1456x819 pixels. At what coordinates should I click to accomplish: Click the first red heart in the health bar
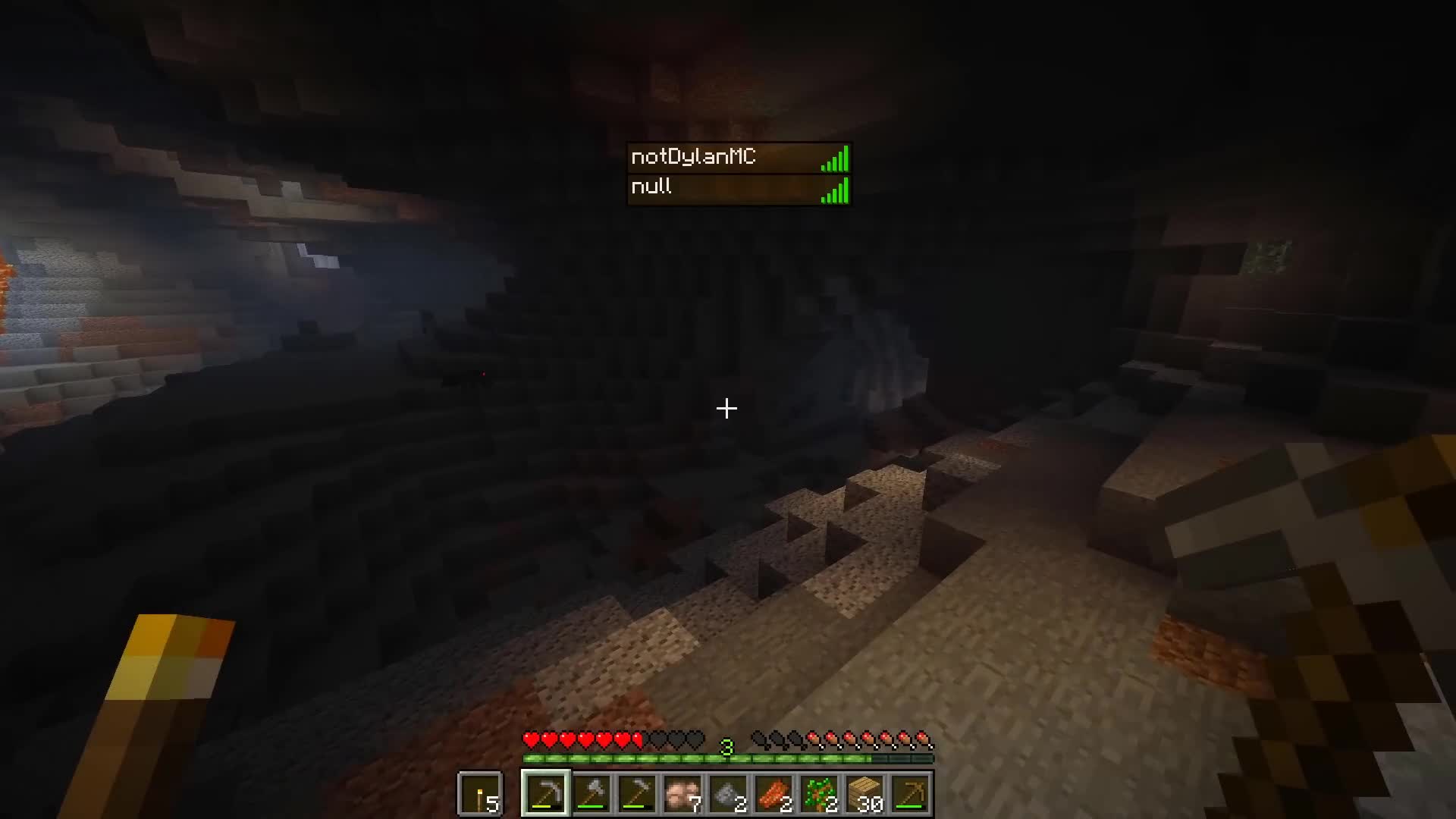click(529, 736)
